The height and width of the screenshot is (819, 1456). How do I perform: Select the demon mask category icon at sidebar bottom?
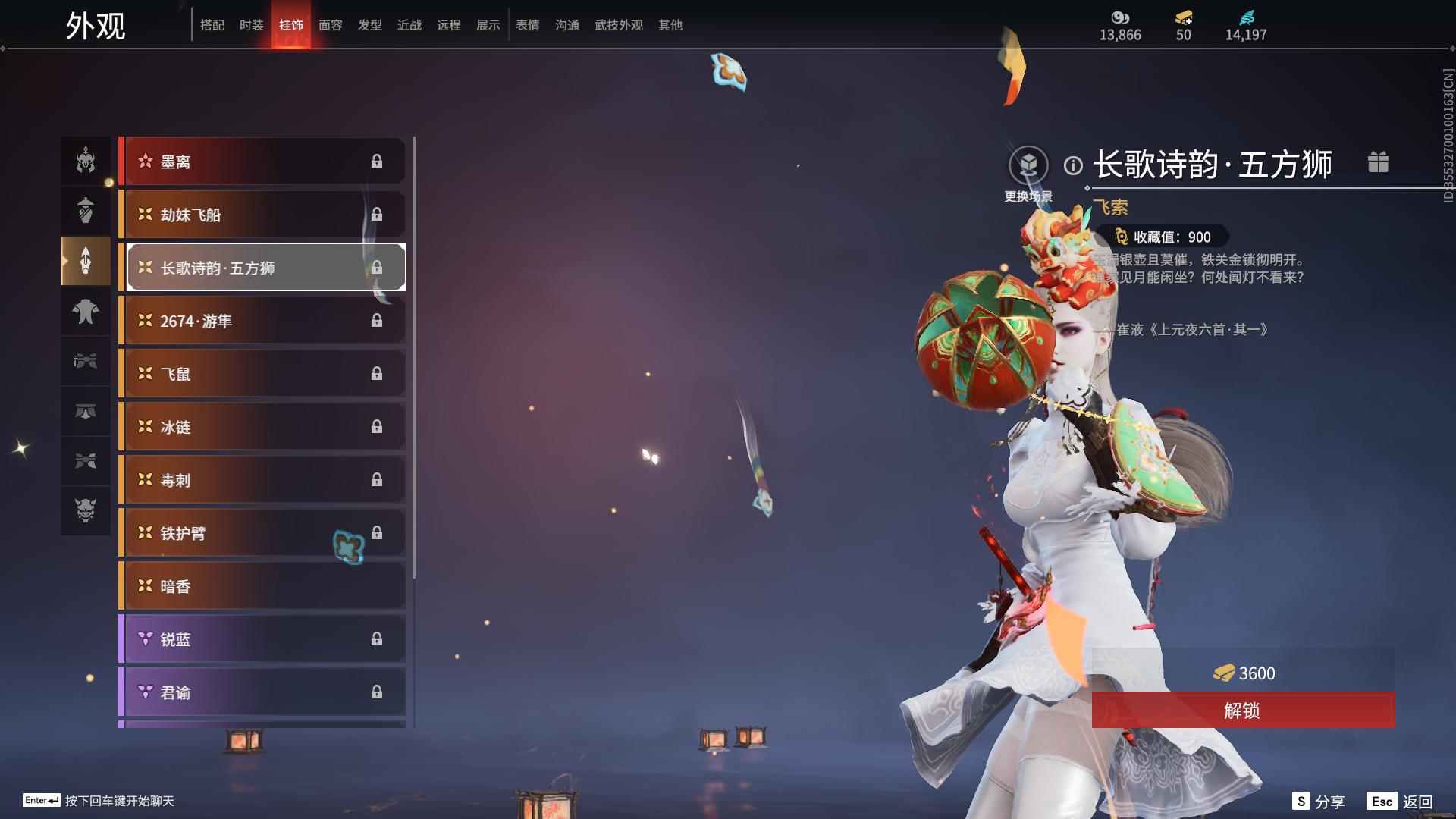(86, 511)
